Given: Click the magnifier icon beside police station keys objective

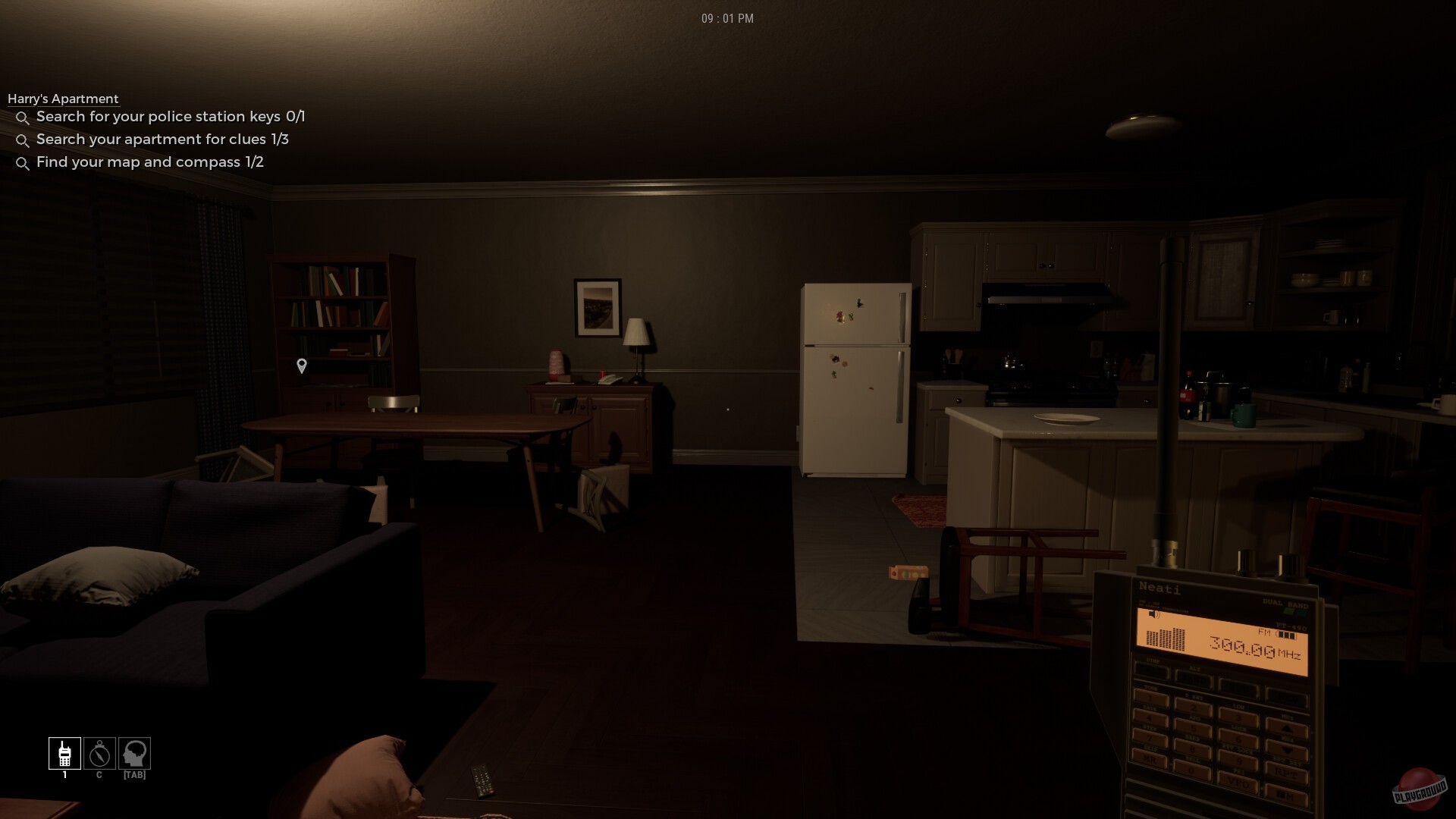Looking at the screenshot, I should 23,118.
